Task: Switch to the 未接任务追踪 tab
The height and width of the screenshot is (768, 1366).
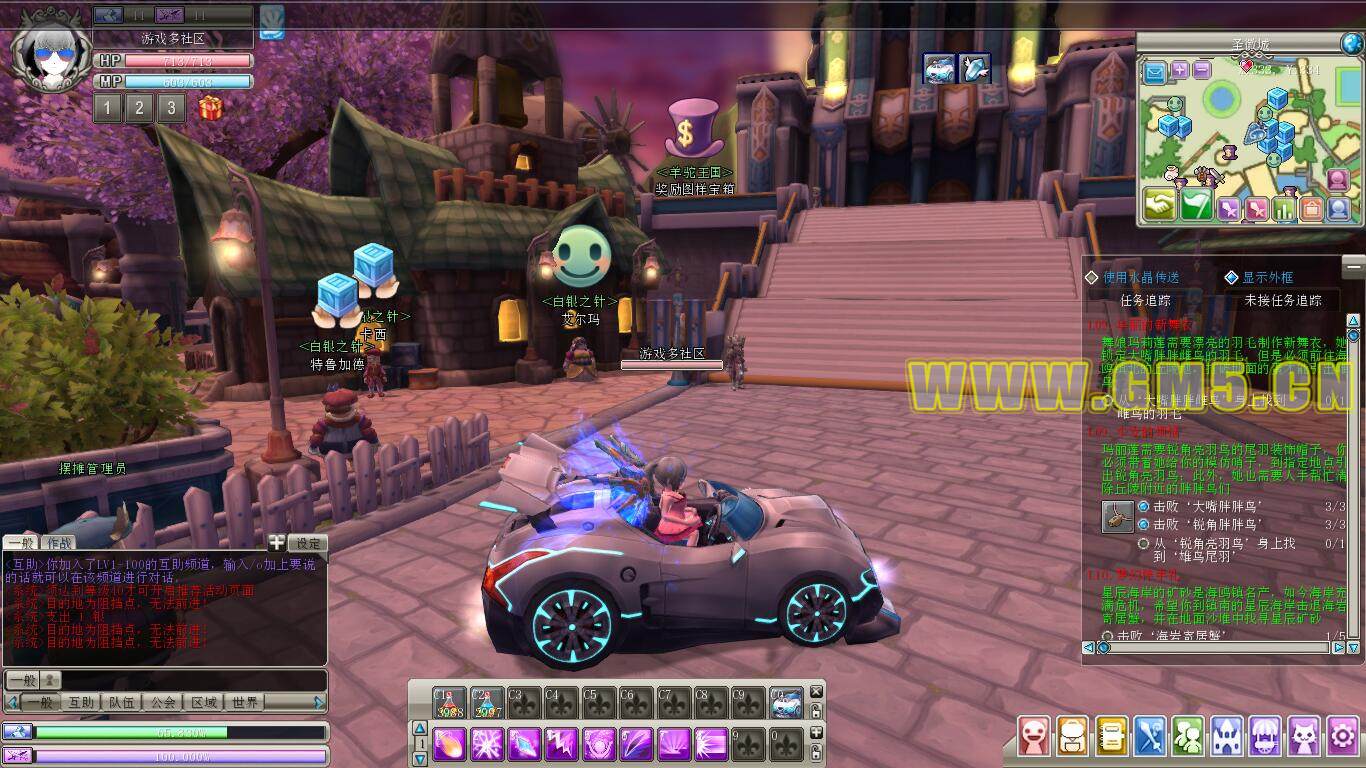Action: point(1282,300)
